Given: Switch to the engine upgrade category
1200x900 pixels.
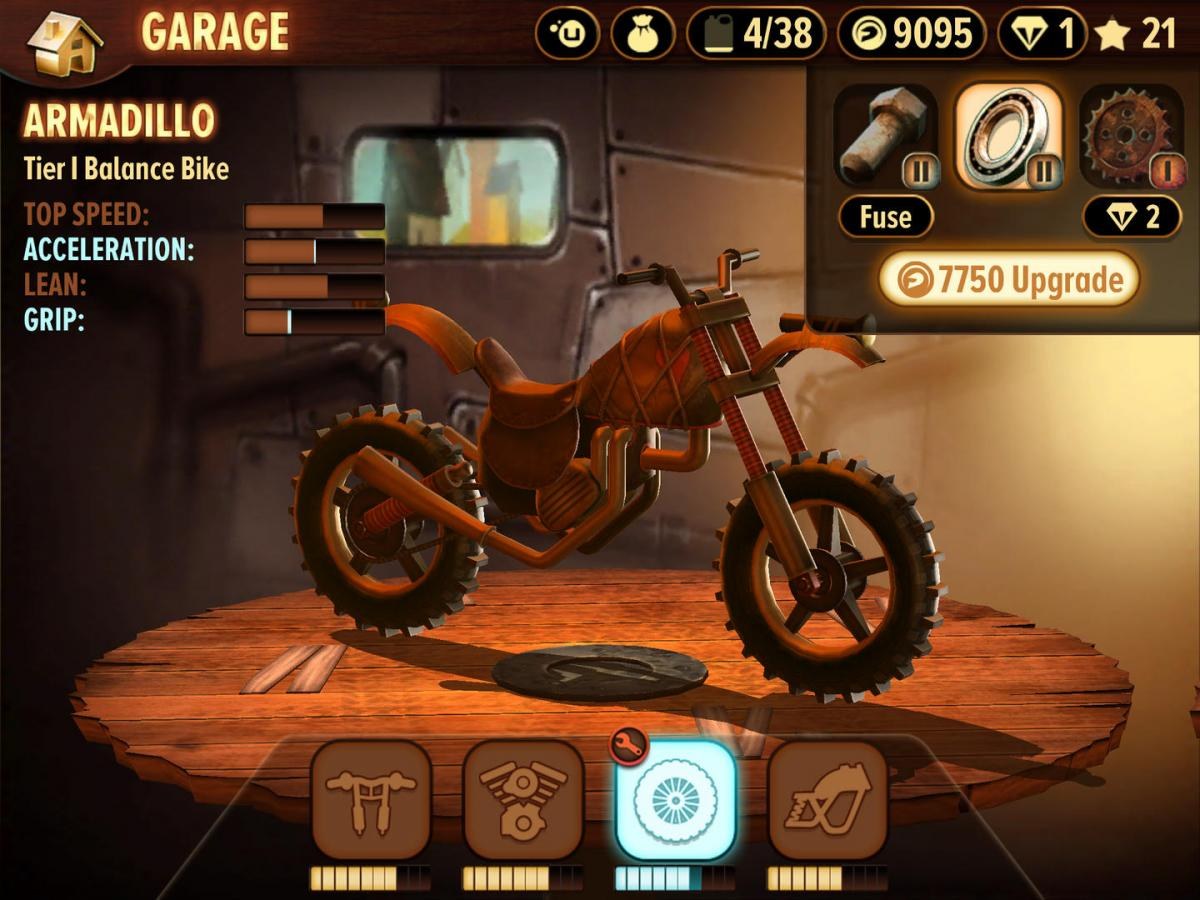Looking at the screenshot, I should 523,800.
